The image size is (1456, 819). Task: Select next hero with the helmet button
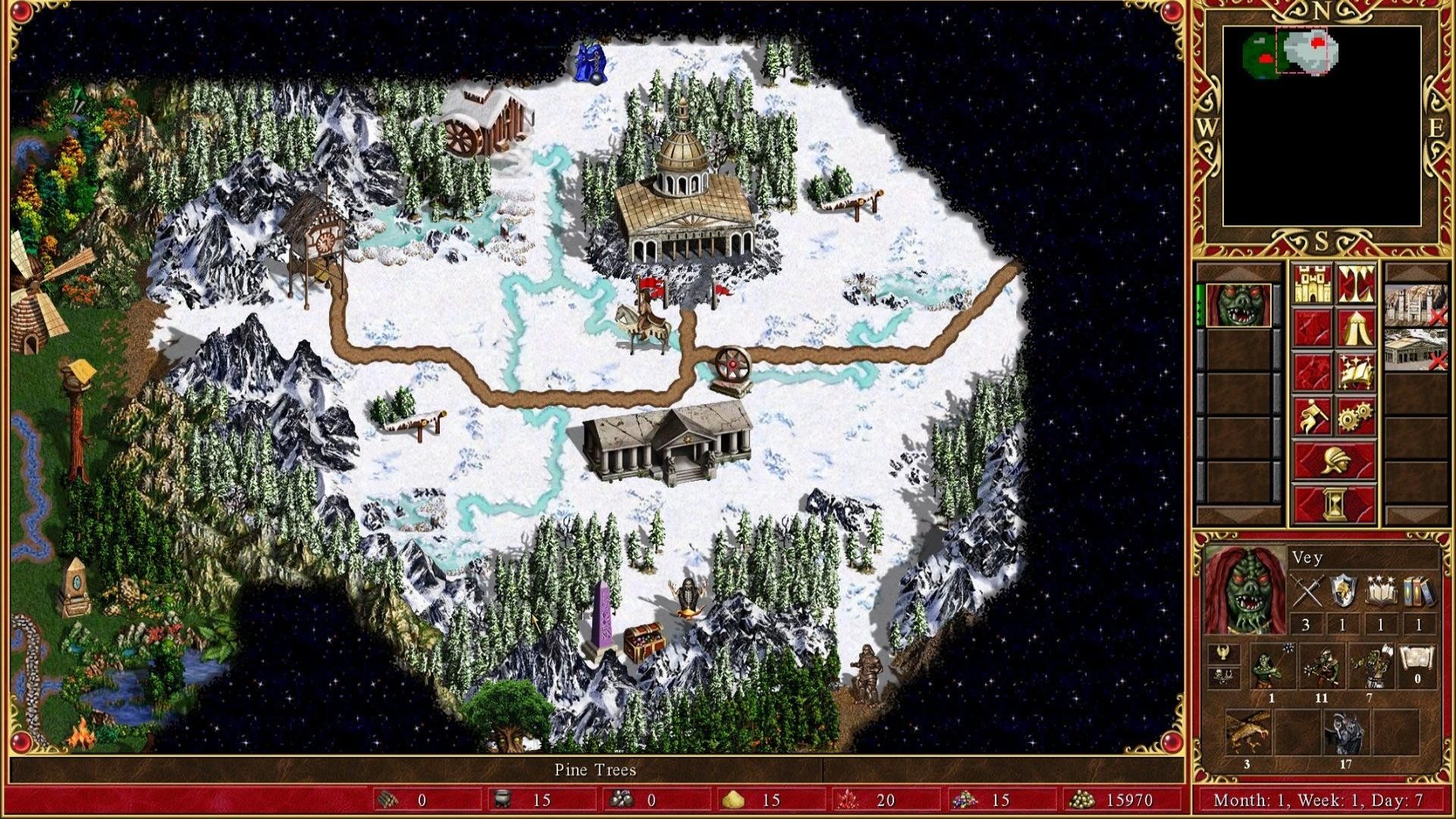coord(1334,460)
